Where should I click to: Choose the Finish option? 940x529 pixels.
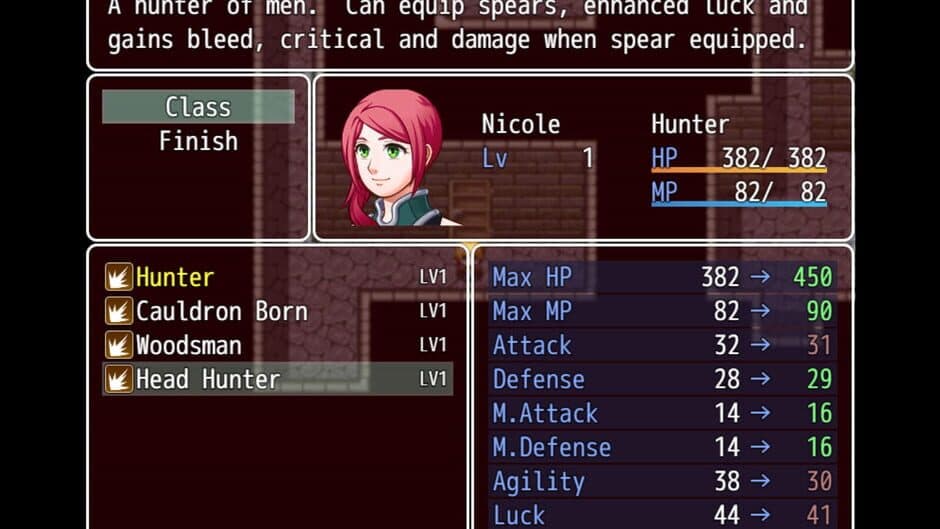click(x=198, y=141)
